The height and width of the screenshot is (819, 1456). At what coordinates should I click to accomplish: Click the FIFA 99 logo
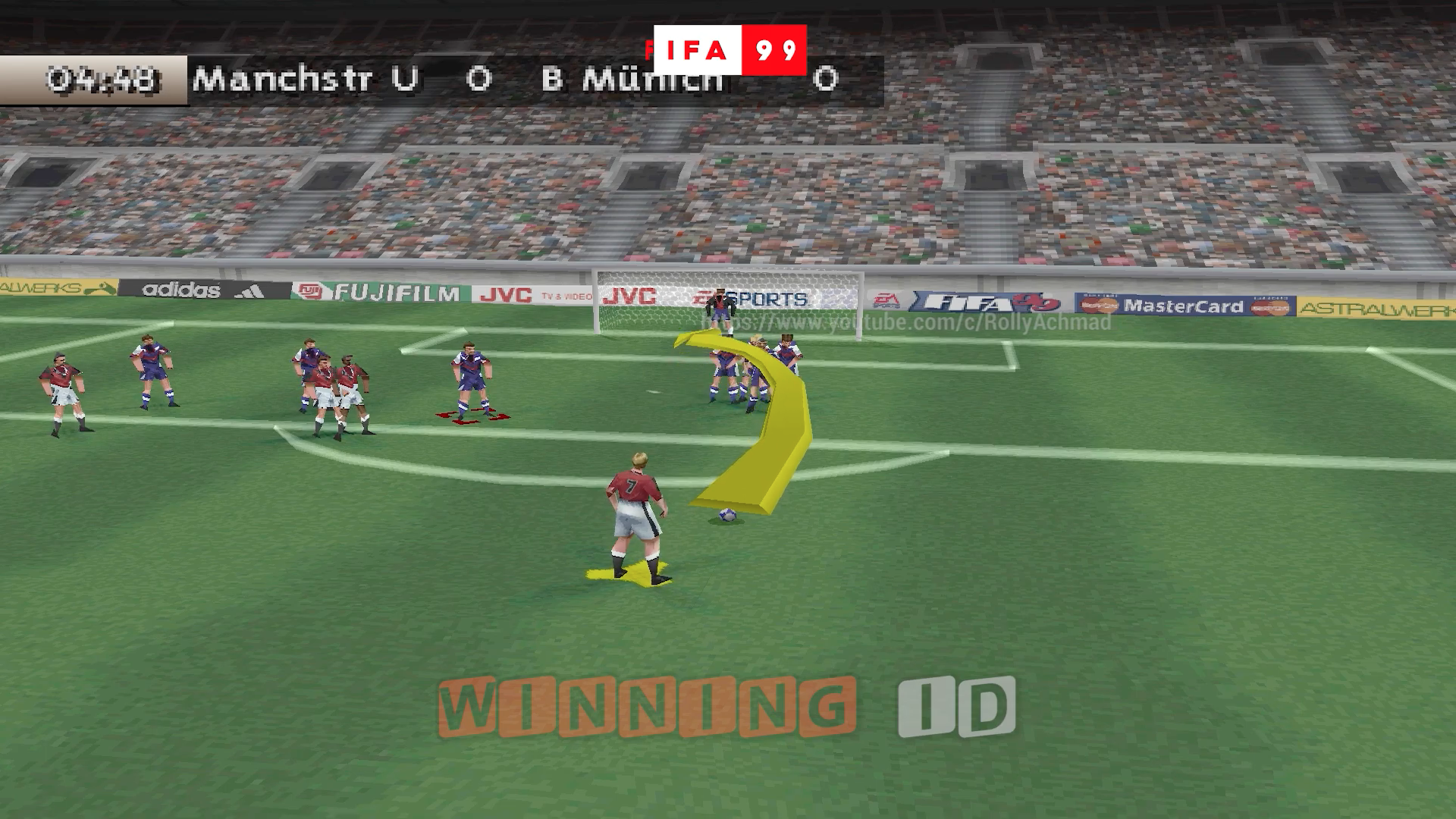click(x=724, y=48)
